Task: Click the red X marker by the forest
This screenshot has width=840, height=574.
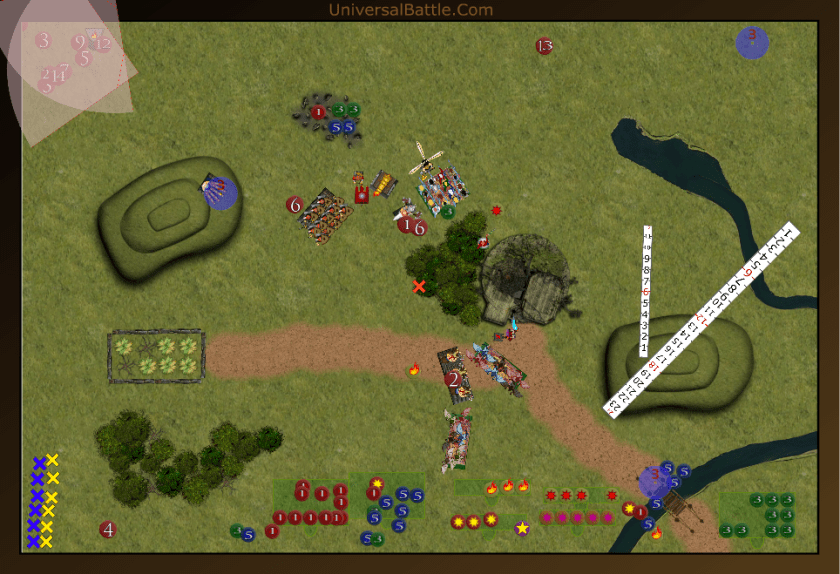Action: [x=419, y=287]
